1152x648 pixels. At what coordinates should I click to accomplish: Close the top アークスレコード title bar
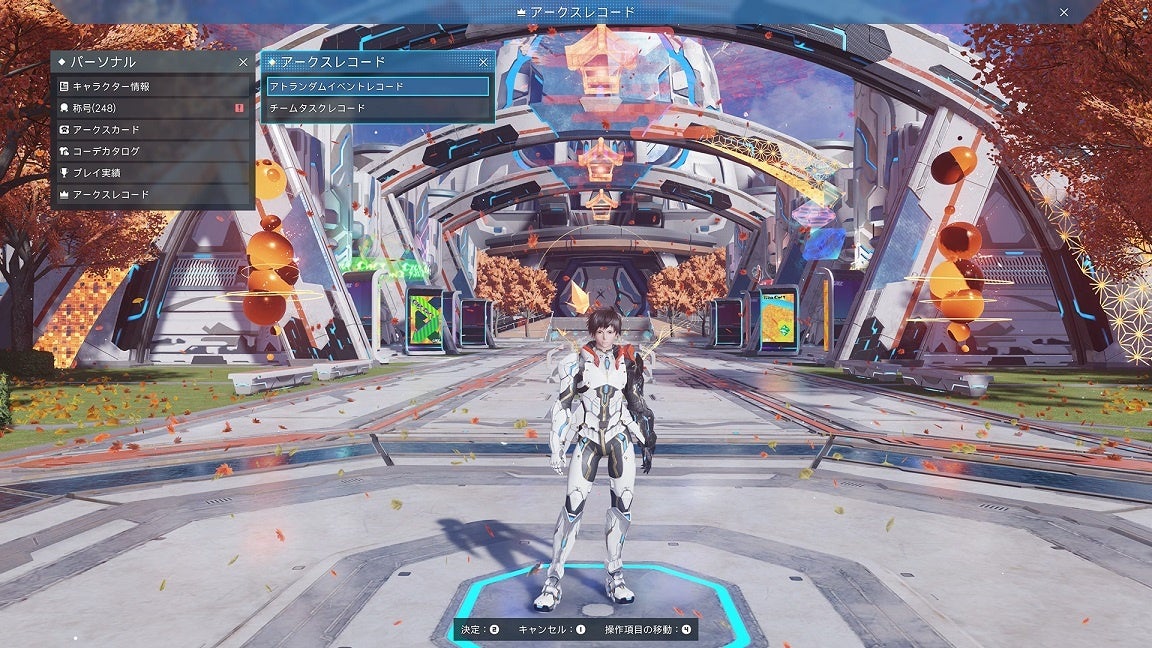pyautogui.click(x=1064, y=12)
